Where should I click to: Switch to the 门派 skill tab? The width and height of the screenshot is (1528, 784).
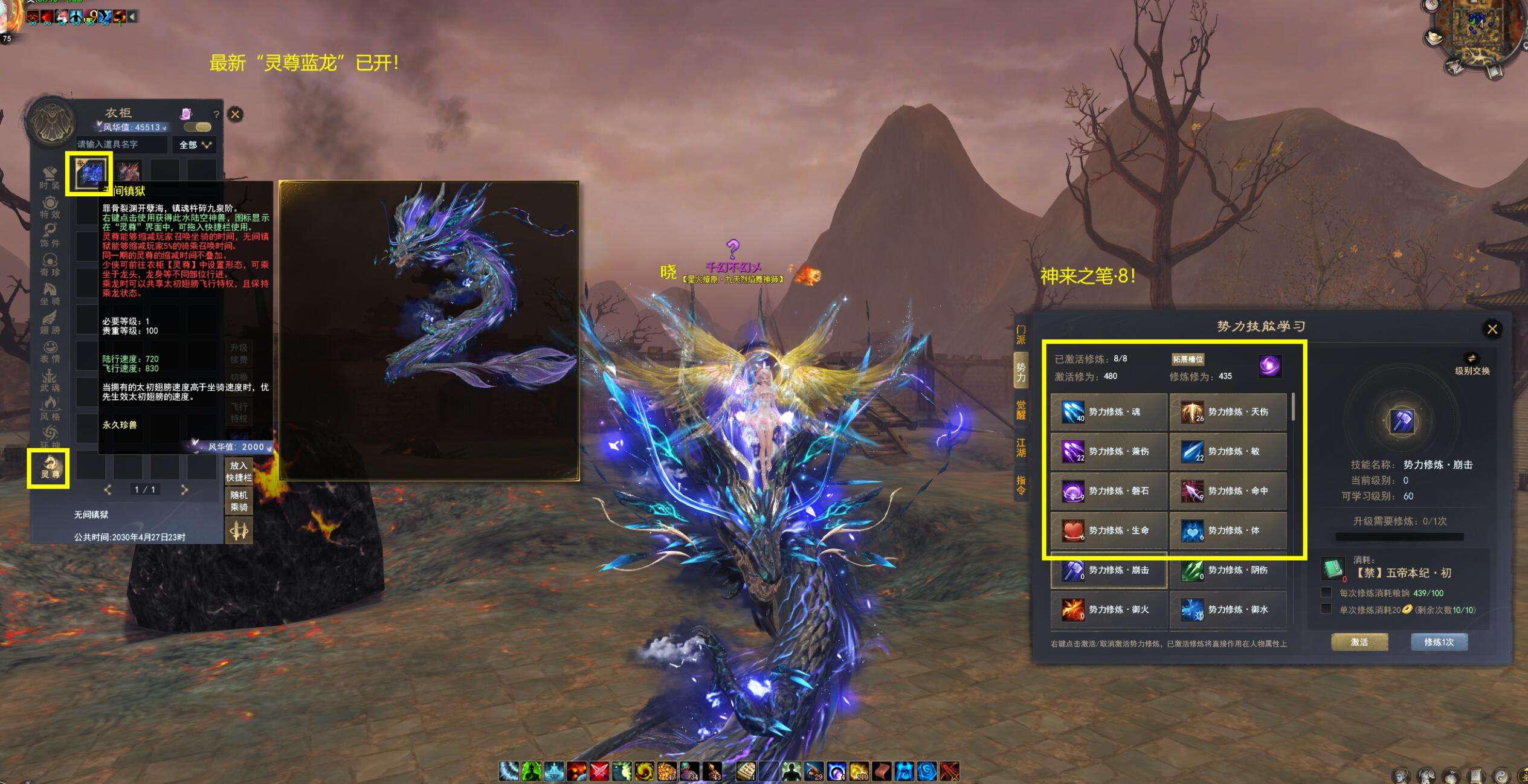[1020, 335]
